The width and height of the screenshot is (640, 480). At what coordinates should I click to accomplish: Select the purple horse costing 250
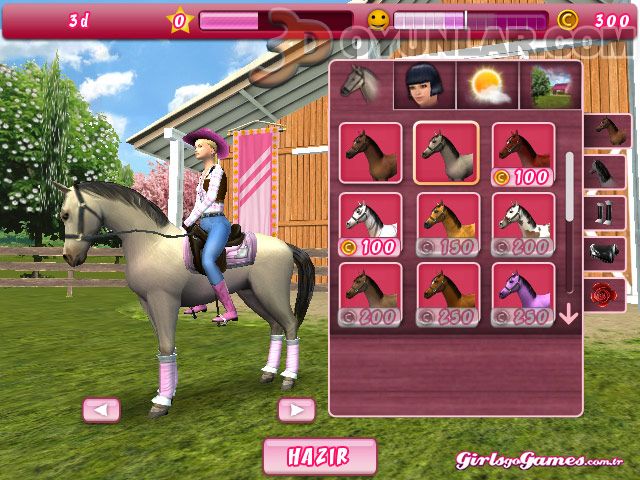523,293
